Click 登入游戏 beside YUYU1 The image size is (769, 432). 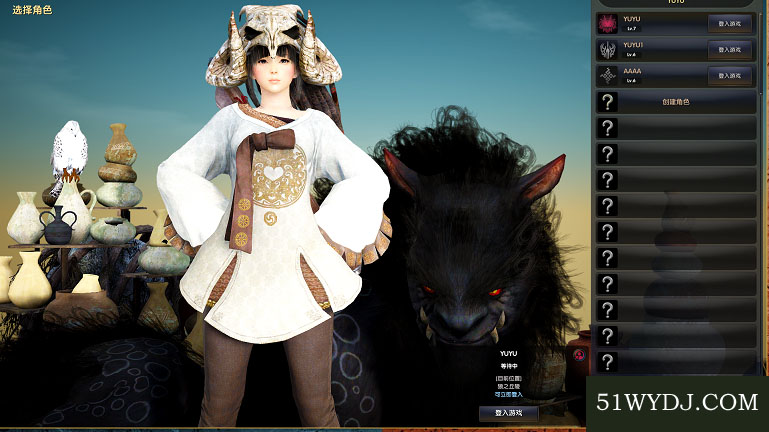(729, 49)
